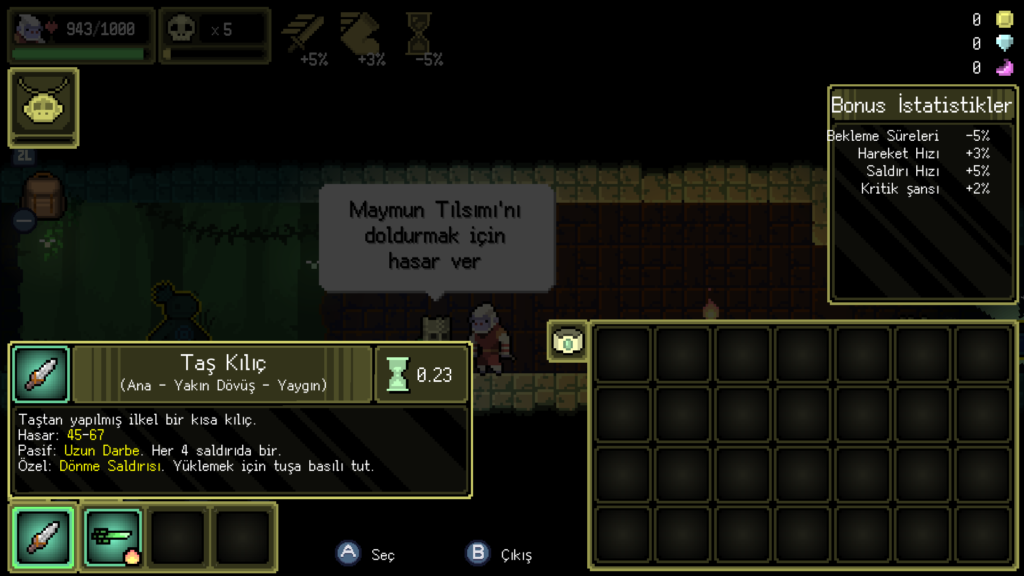Click the Bonus İstatistikler panel header
1024x576 pixels.
[x=921, y=105]
